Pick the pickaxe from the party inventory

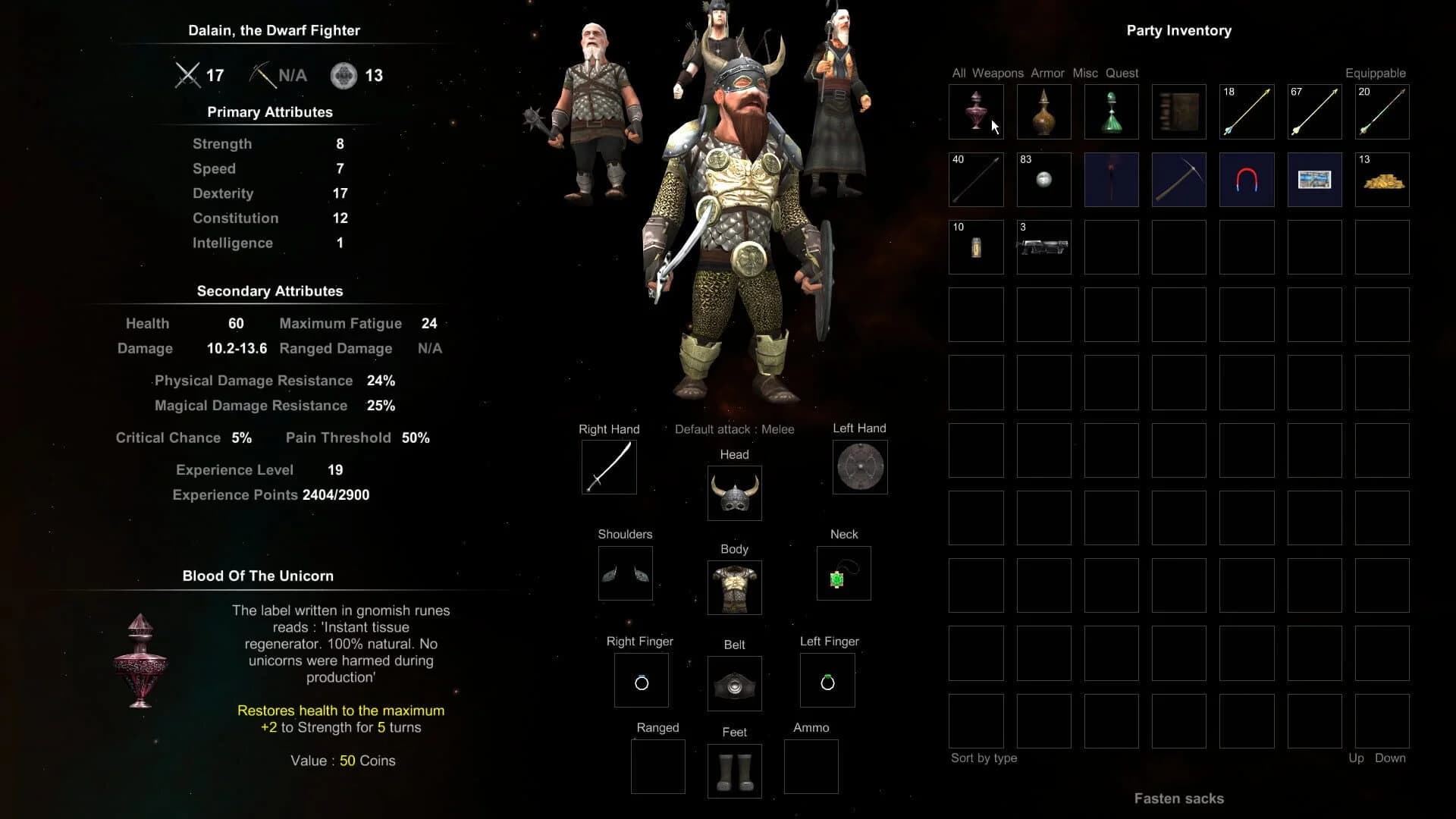click(1178, 179)
